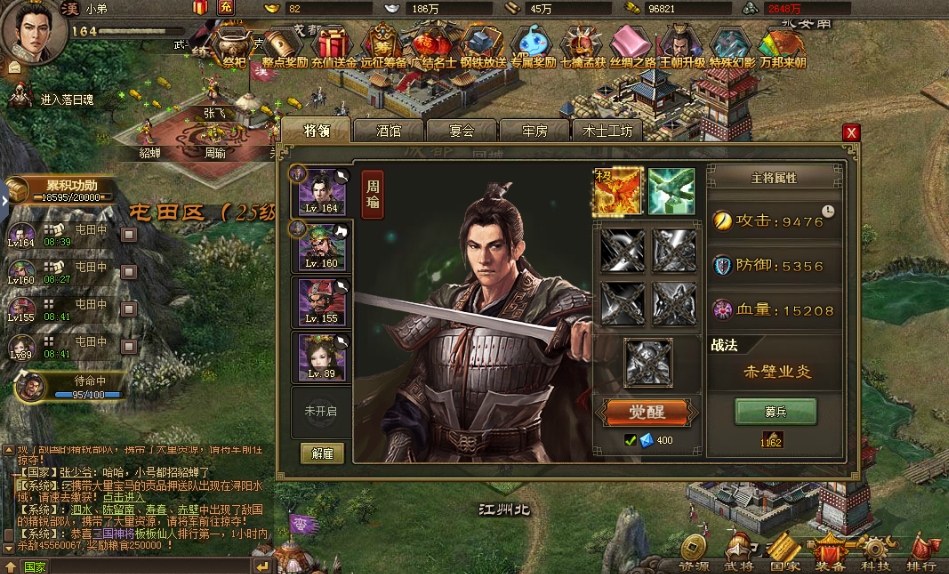Open the 丝绸之路 Silk Road event icon
Viewport: 949px width, 574px height.
(630, 46)
